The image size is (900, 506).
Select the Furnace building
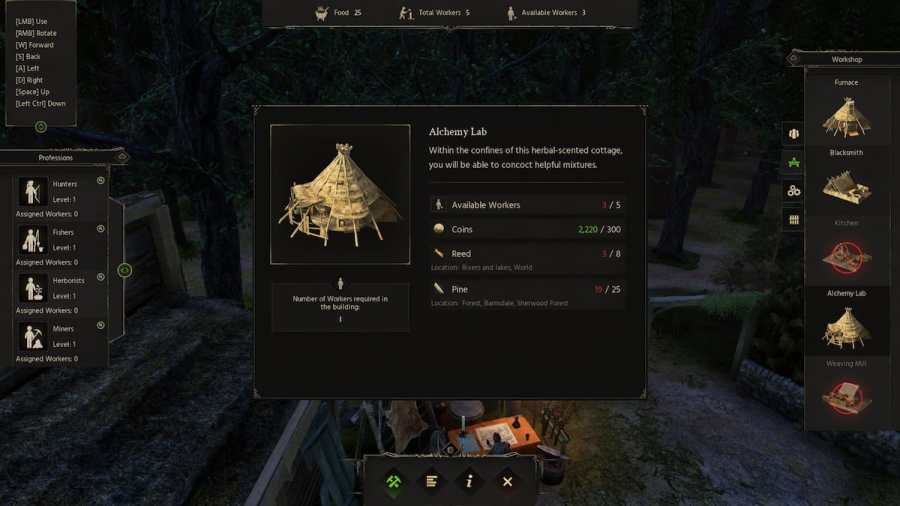tap(846, 117)
